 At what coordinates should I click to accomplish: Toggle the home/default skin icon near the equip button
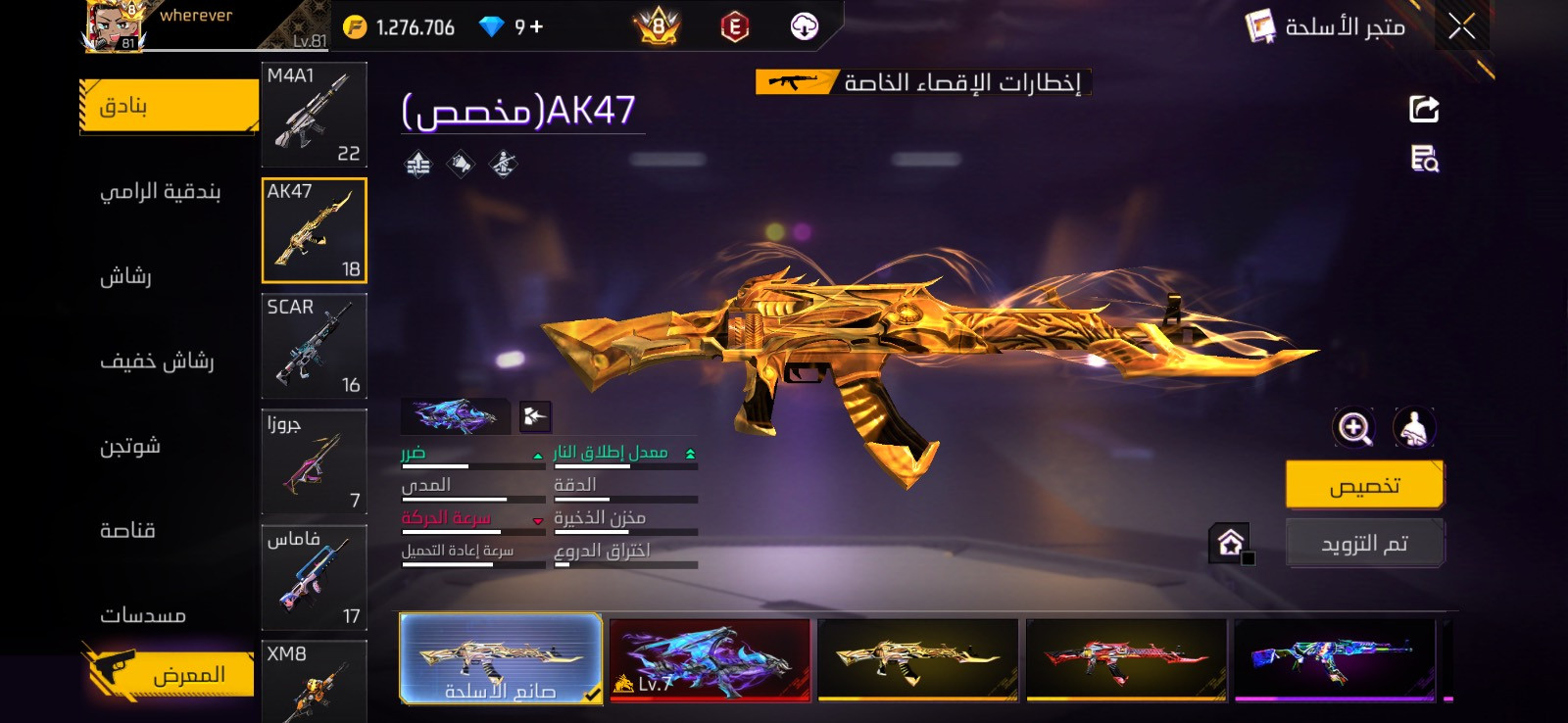pyautogui.click(x=1231, y=542)
